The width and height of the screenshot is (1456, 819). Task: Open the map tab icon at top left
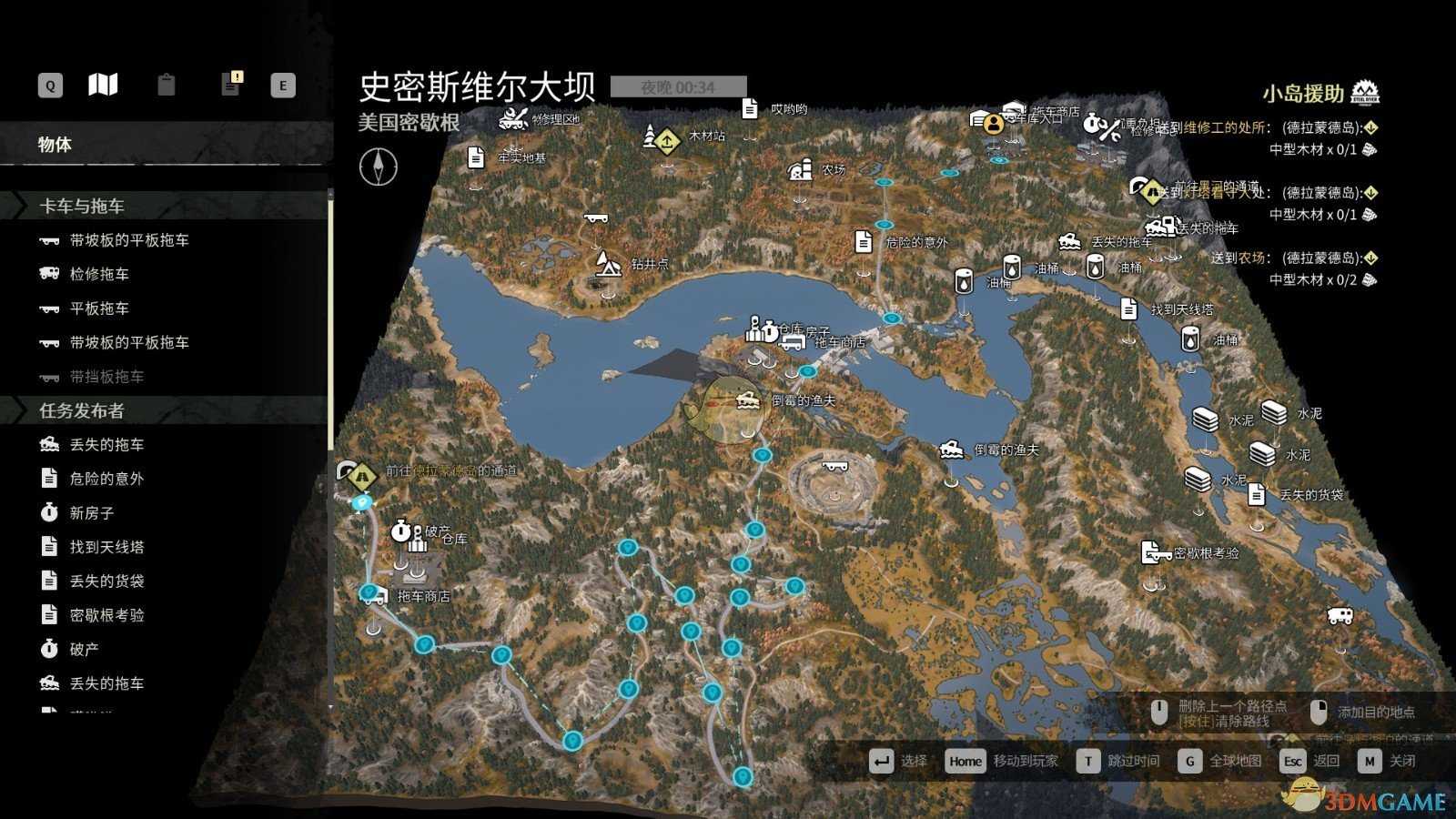tap(103, 84)
